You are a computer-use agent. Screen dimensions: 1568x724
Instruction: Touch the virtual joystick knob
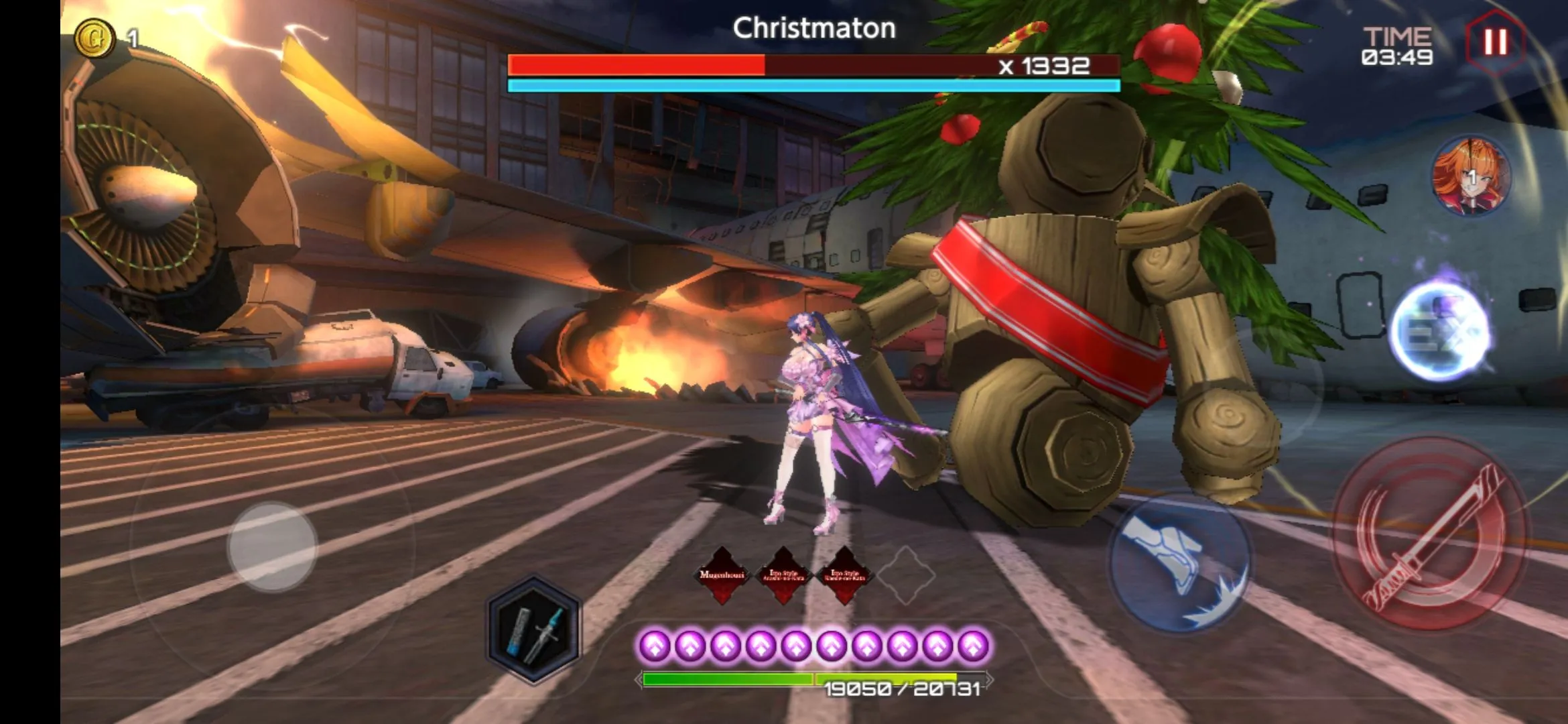272,546
